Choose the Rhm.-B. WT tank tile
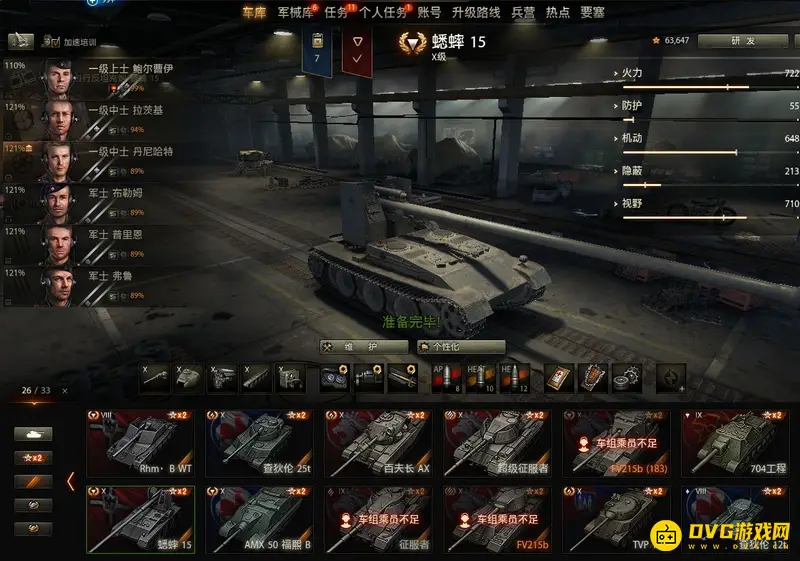This screenshot has height=561, width=800. tap(140, 441)
